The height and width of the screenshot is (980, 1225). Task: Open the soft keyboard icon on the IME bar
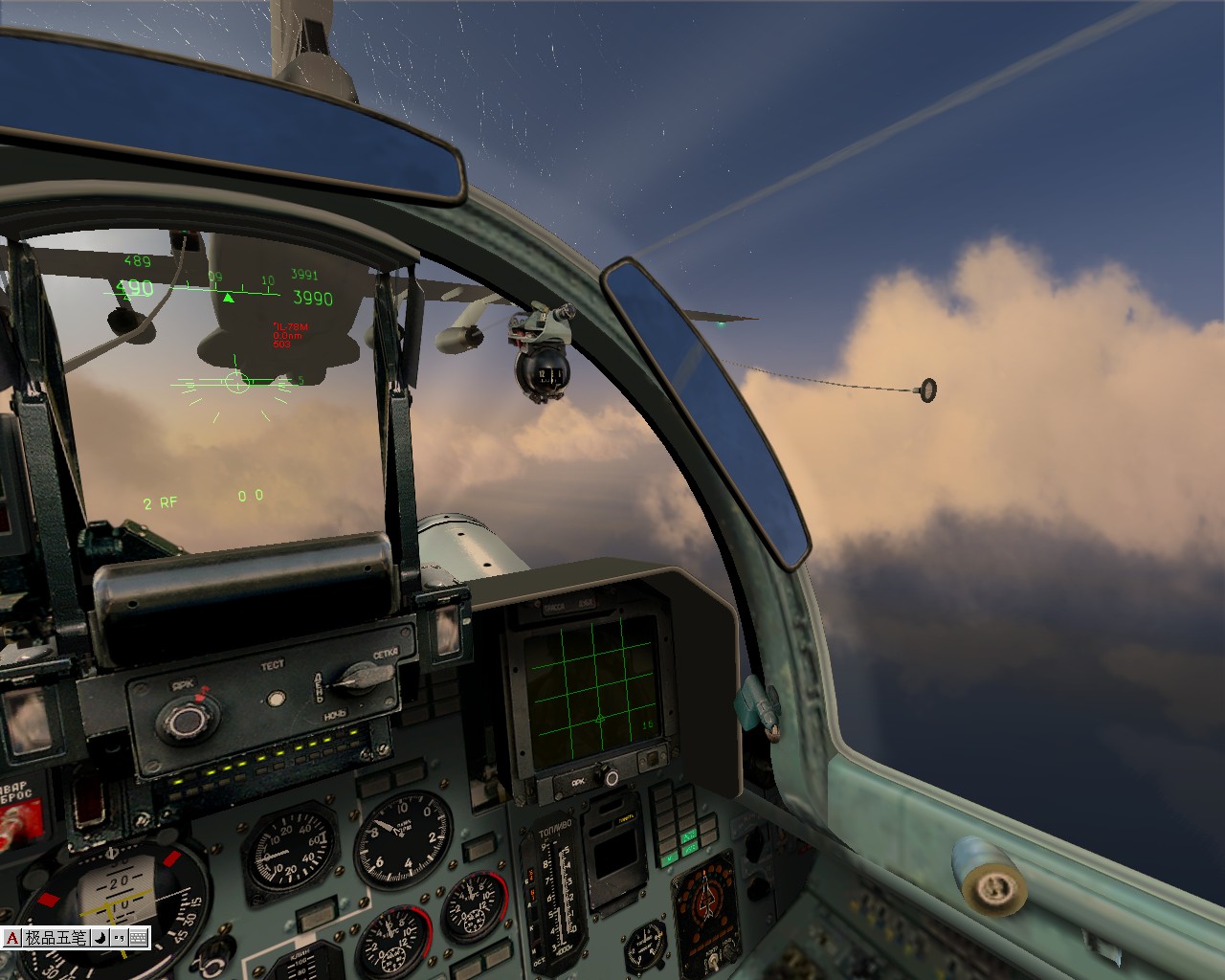(137, 938)
